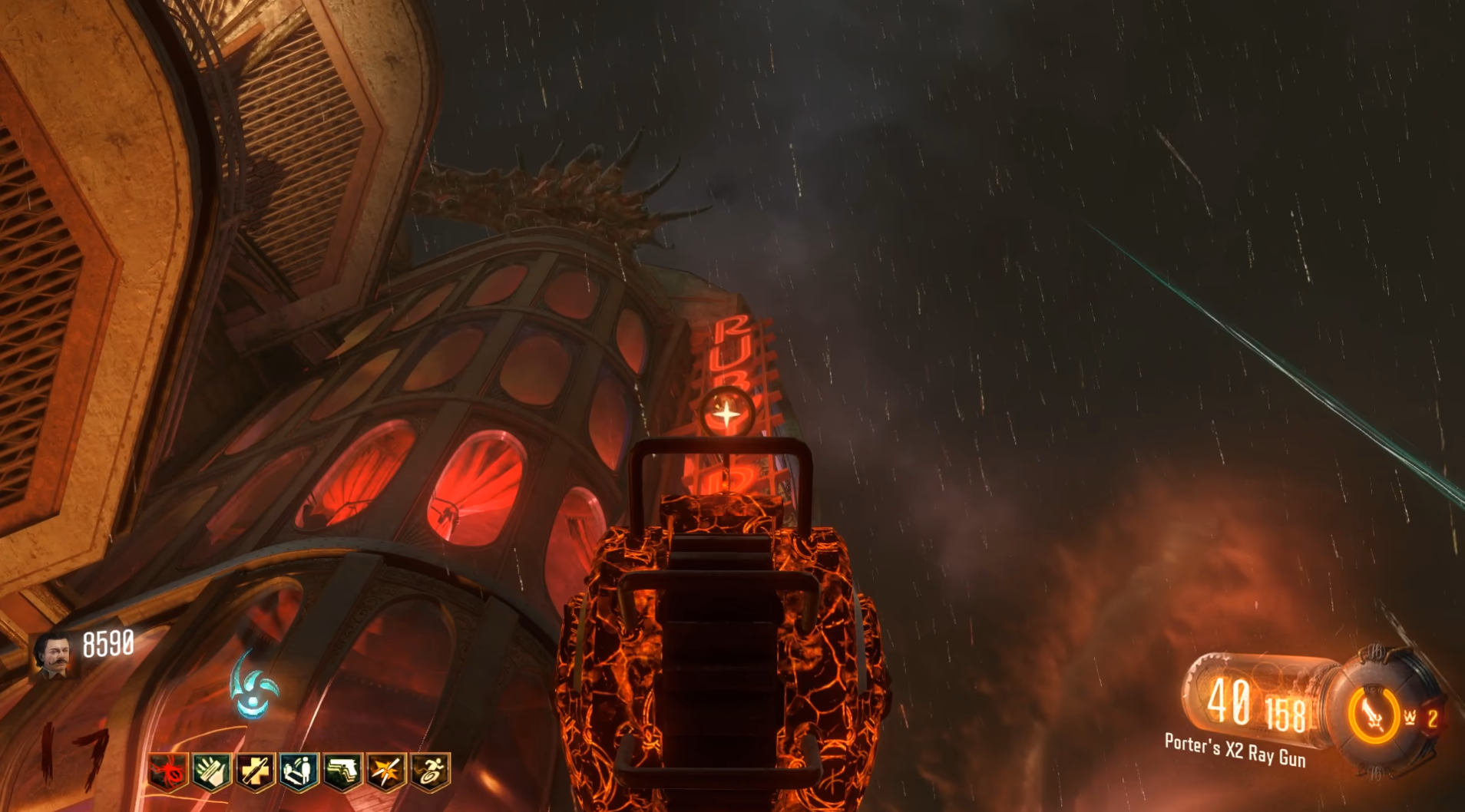The image size is (1465, 812).
Task: Select the Widow's Wine grenade icon
Action: tap(1411, 718)
